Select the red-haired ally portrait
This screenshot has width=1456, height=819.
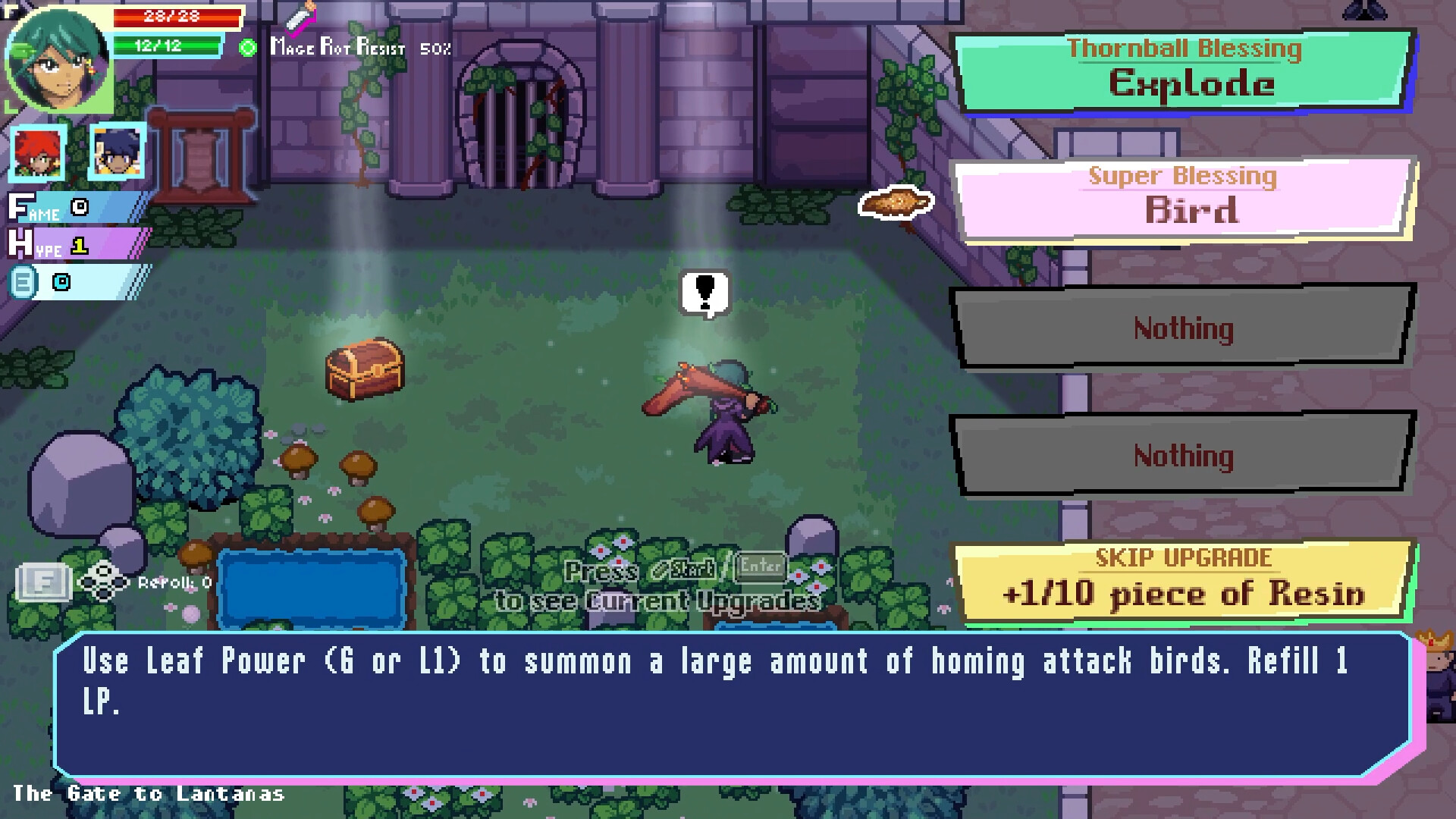tap(37, 154)
